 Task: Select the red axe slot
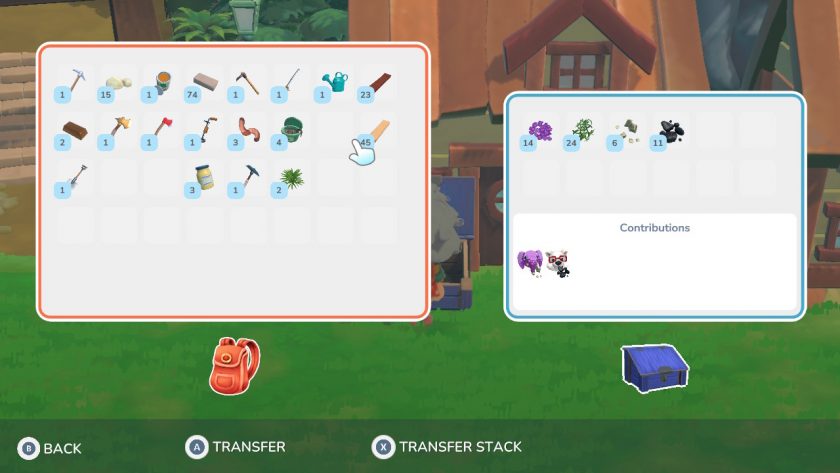(161, 132)
